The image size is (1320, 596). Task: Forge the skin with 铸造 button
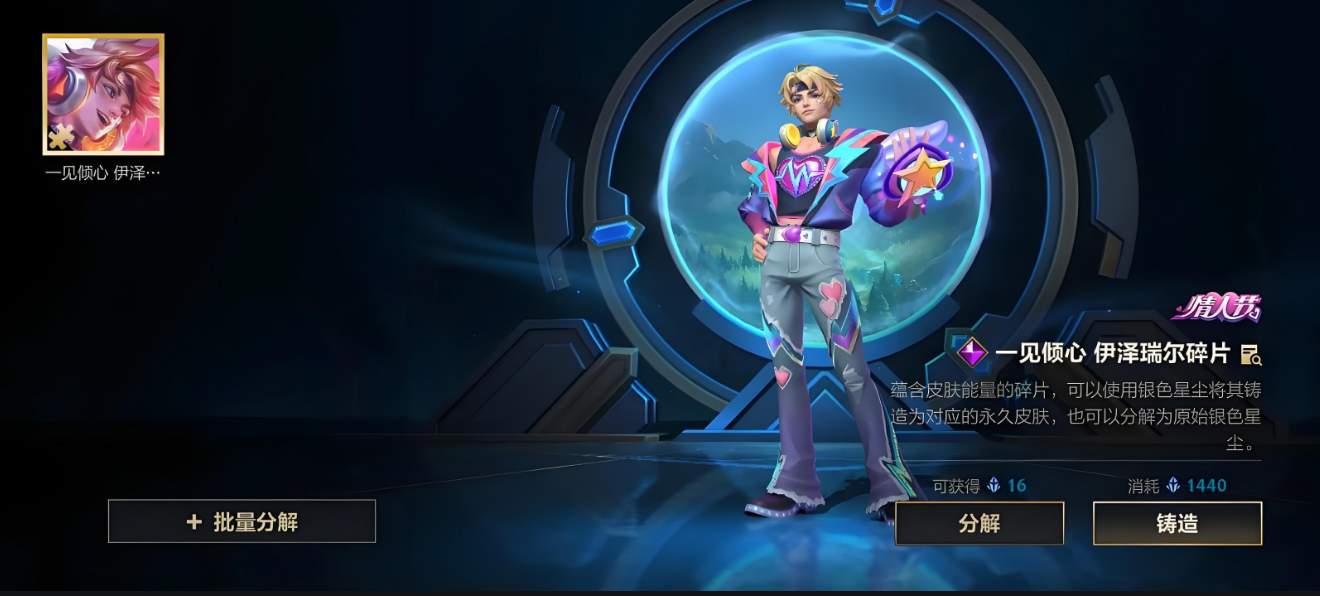point(1177,523)
